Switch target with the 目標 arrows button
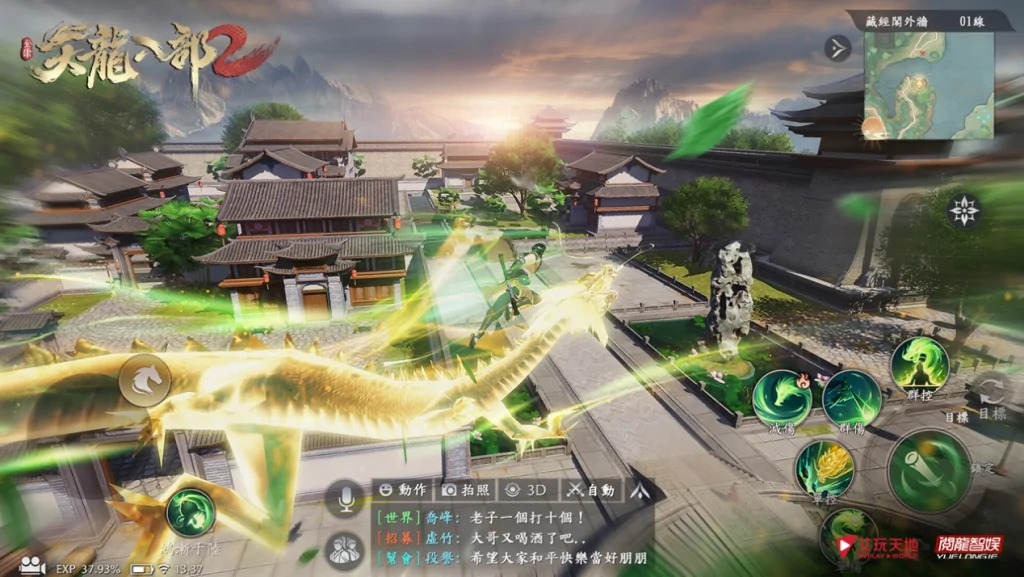This screenshot has height=577, width=1024. 992,390
